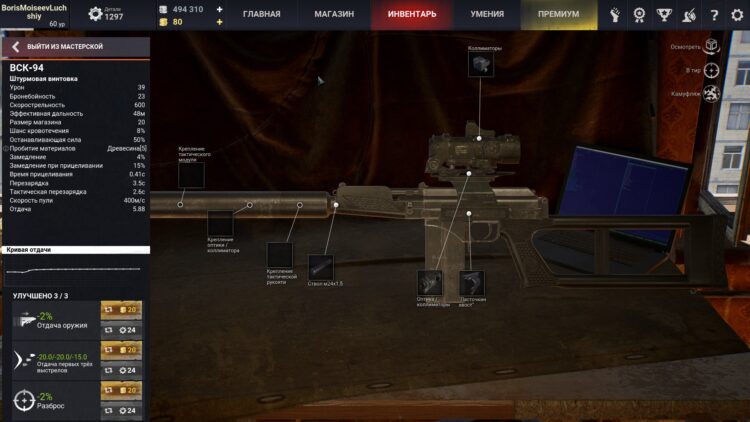
Task: Go to the shooting range (В тир)
Action: click(x=711, y=70)
